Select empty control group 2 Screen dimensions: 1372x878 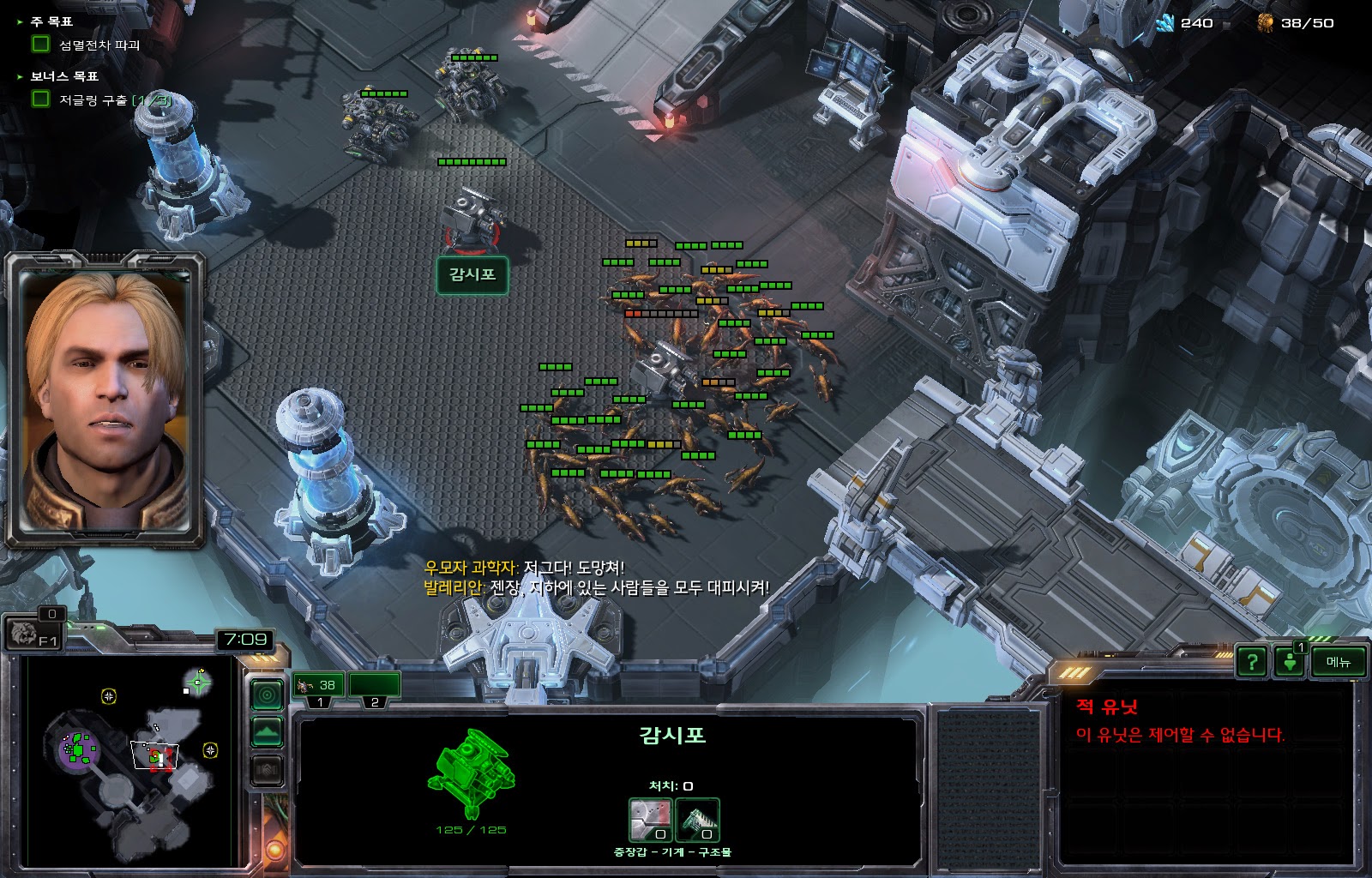tap(375, 686)
